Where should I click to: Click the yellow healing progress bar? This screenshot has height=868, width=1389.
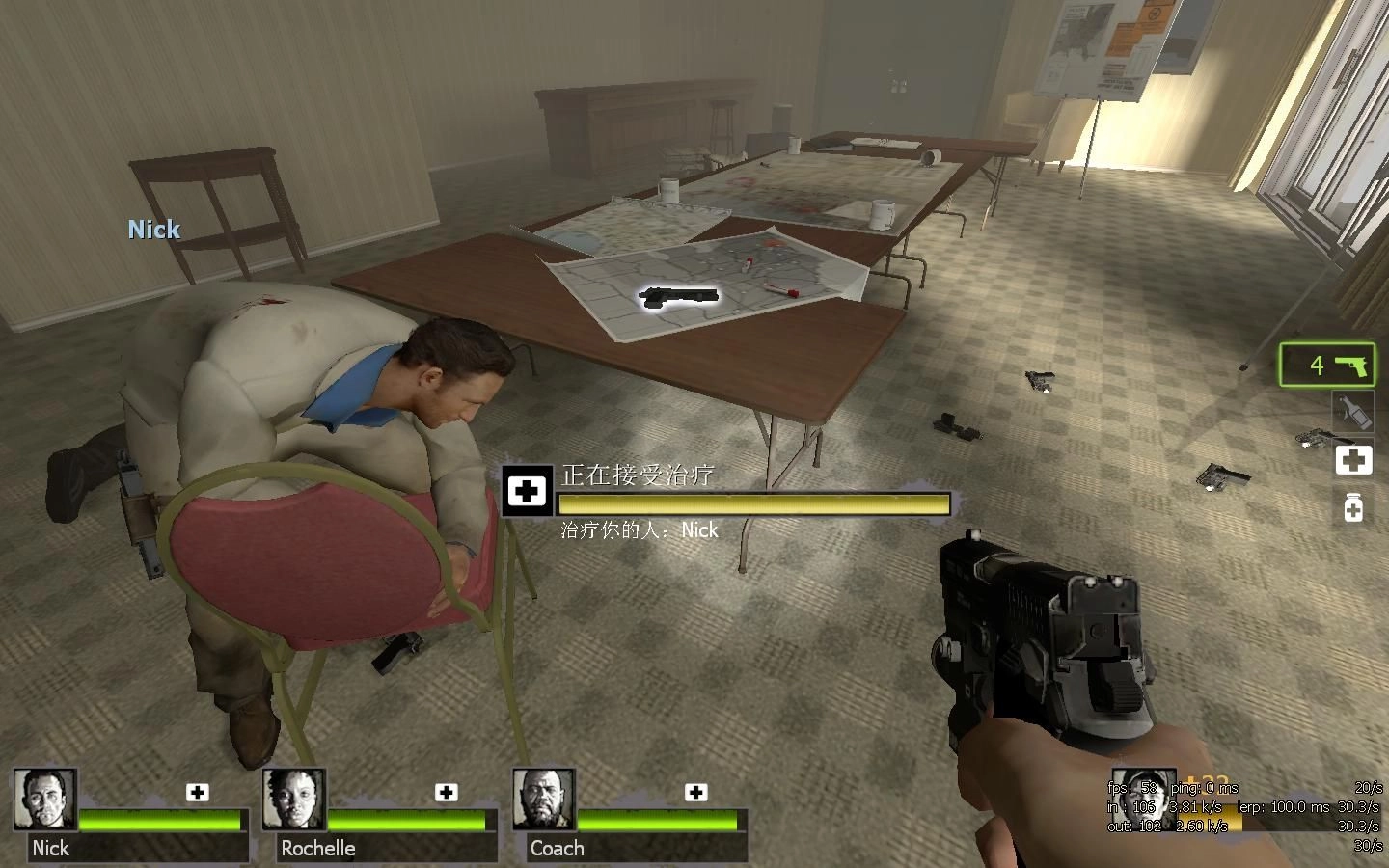tap(752, 503)
